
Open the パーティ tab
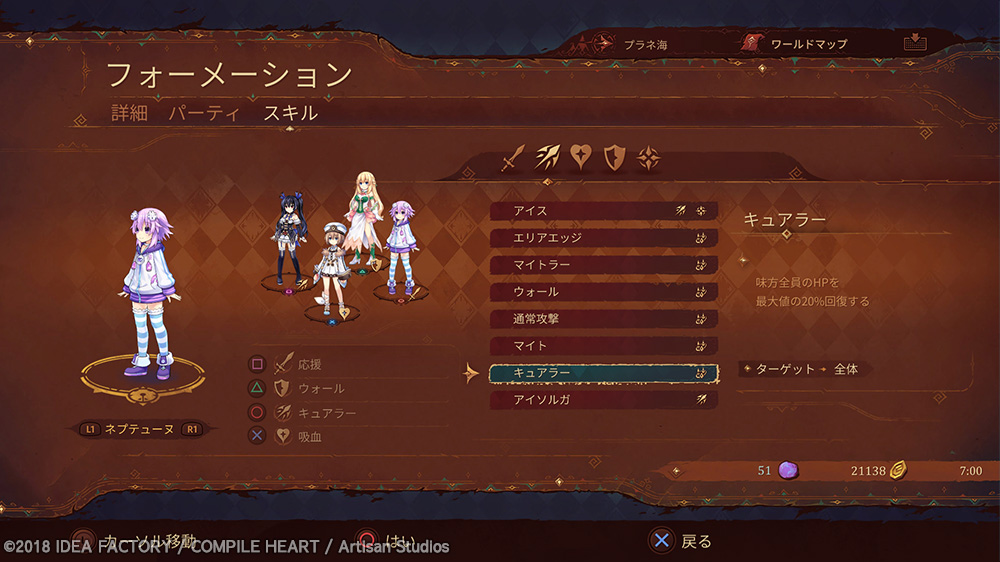pyautogui.click(x=203, y=113)
